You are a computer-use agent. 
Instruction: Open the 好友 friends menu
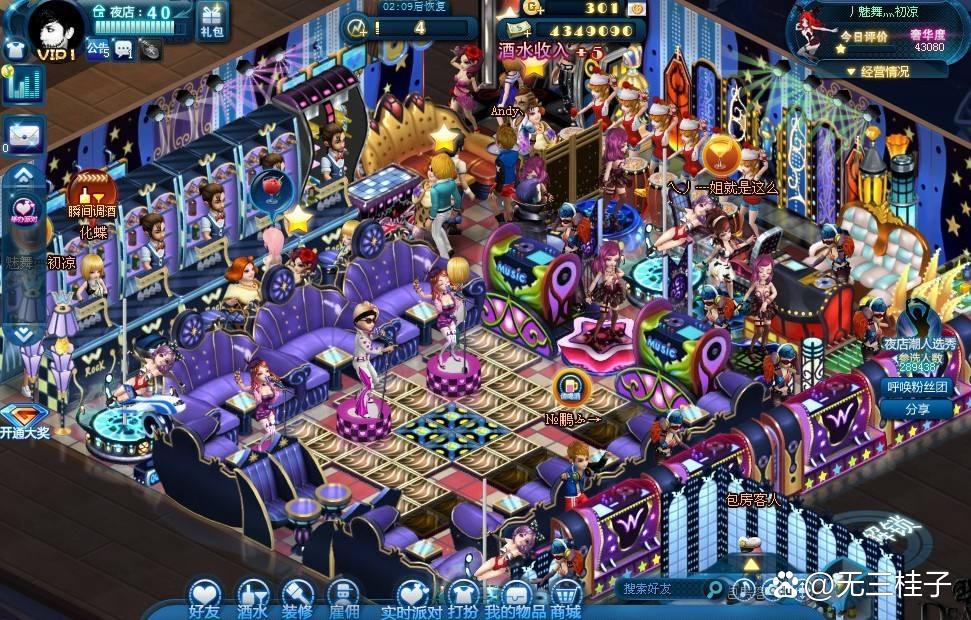204,596
